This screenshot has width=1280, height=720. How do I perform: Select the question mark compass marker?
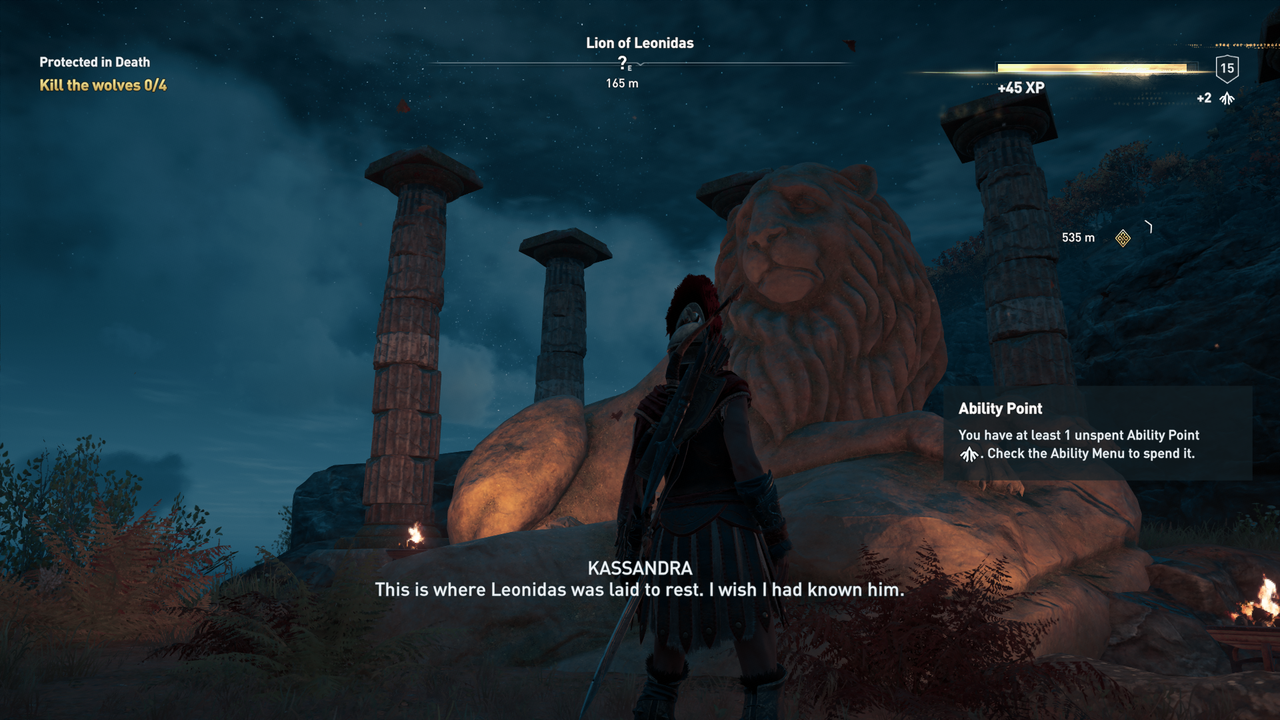pyautogui.click(x=622, y=63)
